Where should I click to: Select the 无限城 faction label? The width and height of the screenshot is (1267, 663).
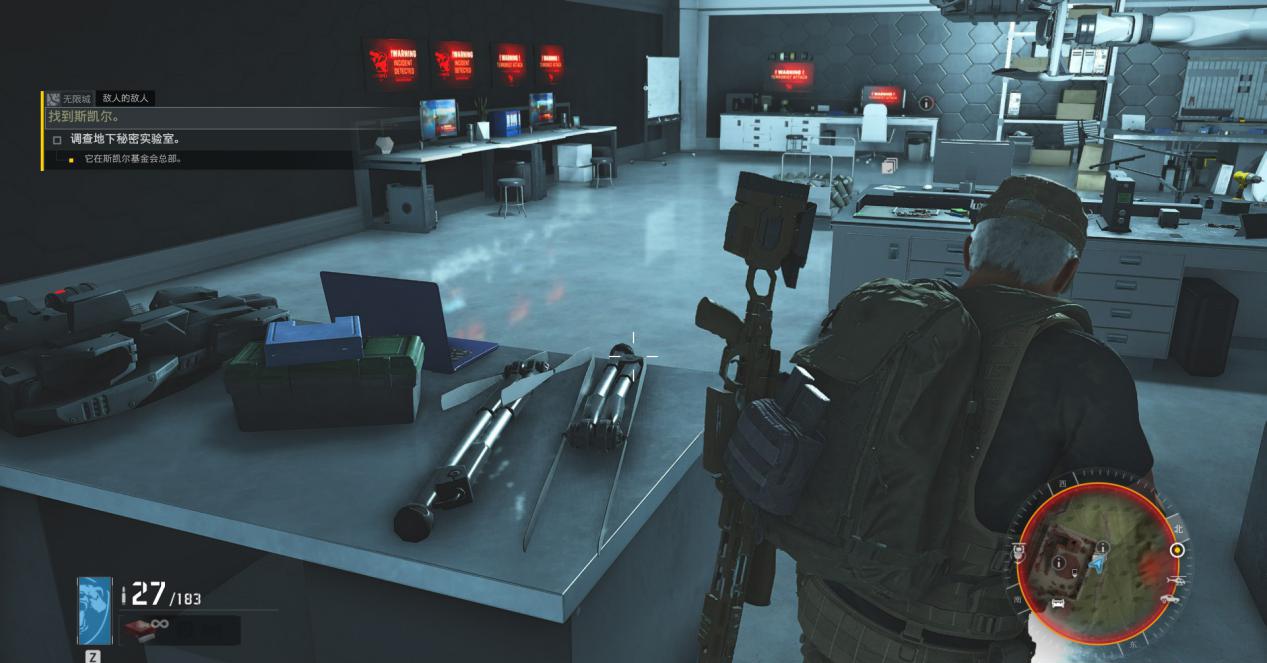pyautogui.click(x=76, y=99)
